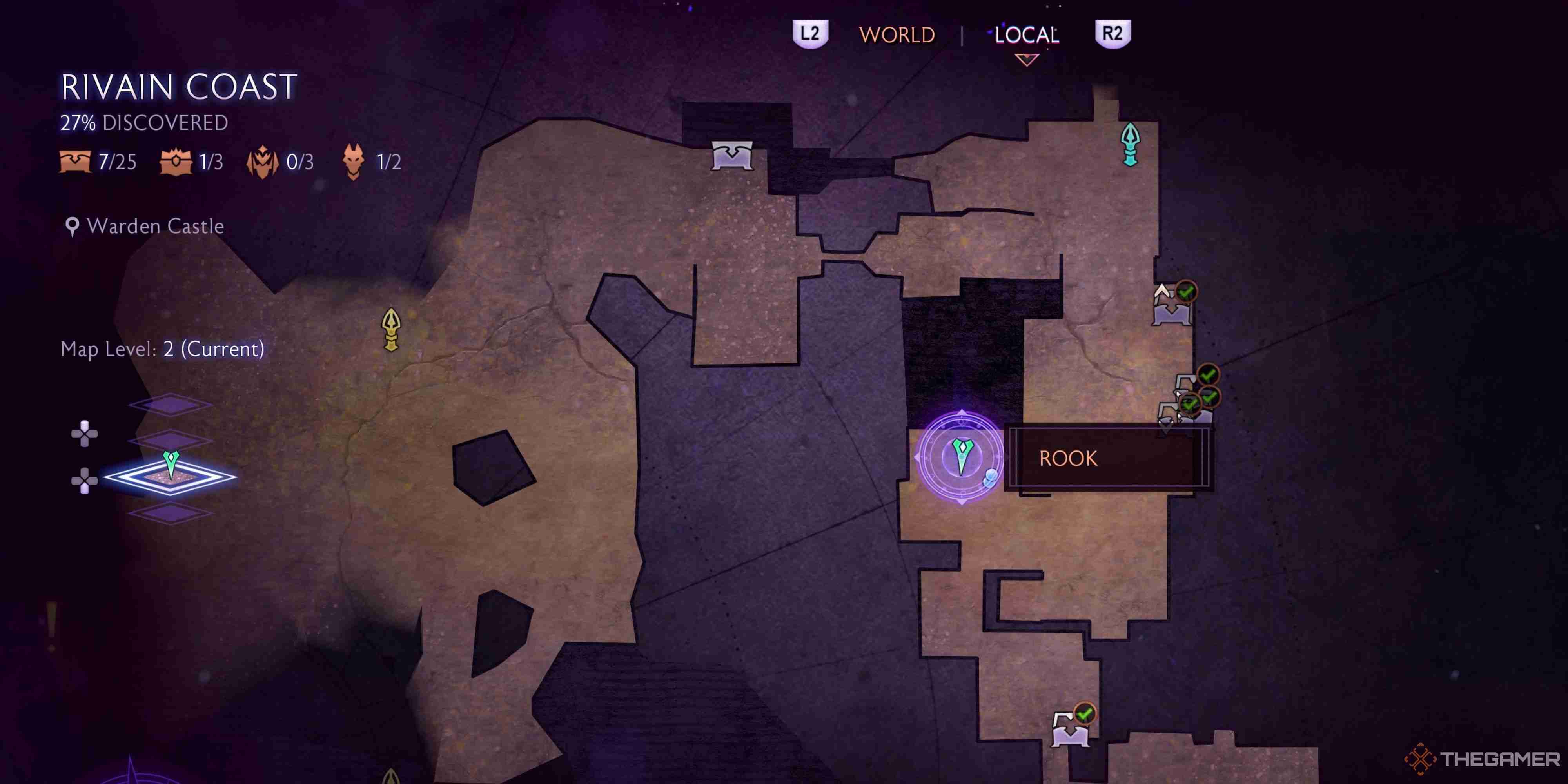The width and height of the screenshot is (1568, 784).
Task: Select the Rook player marker
Action: [x=961, y=457]
